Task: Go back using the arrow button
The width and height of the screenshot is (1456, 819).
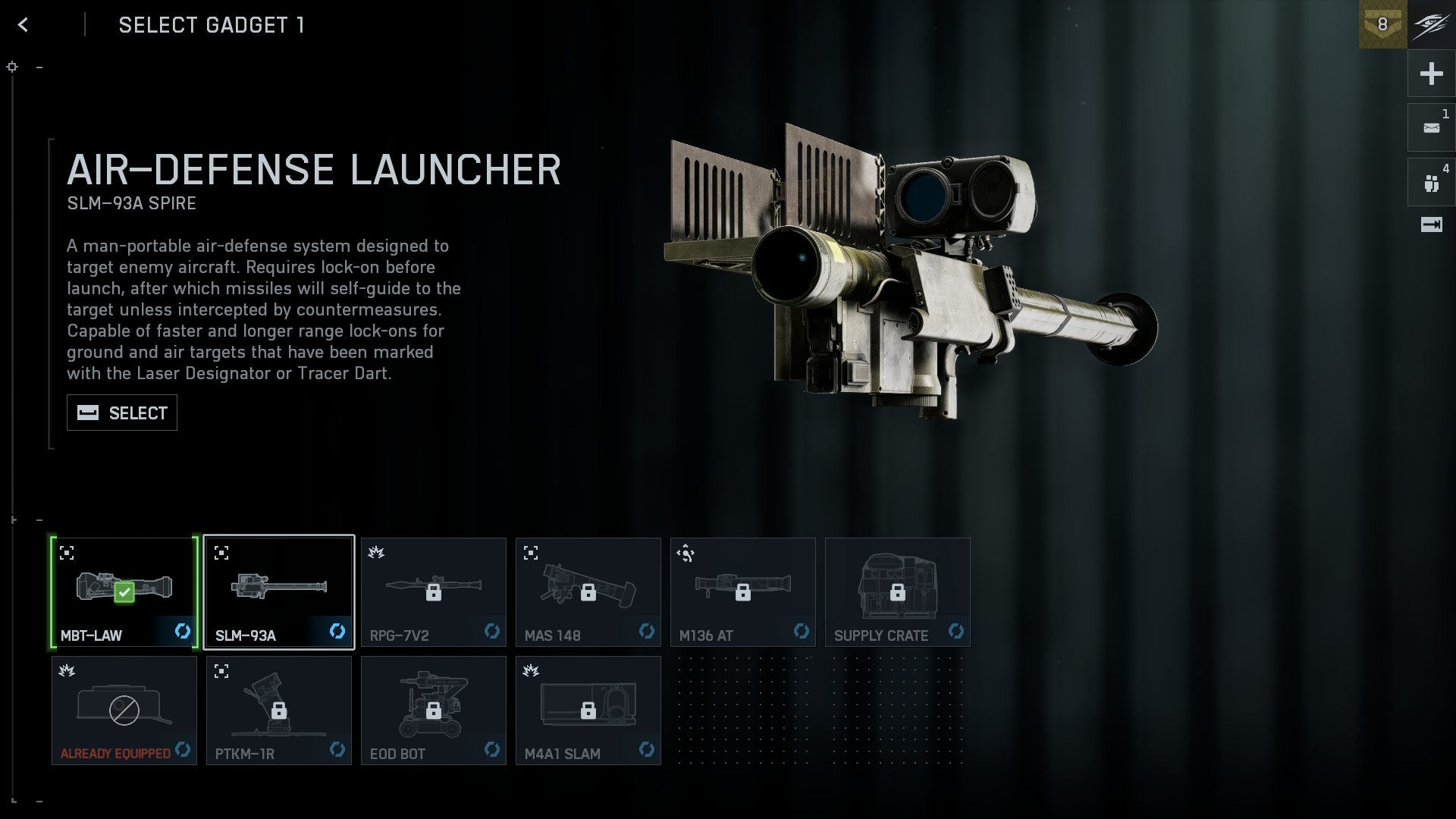Action: 23,25
